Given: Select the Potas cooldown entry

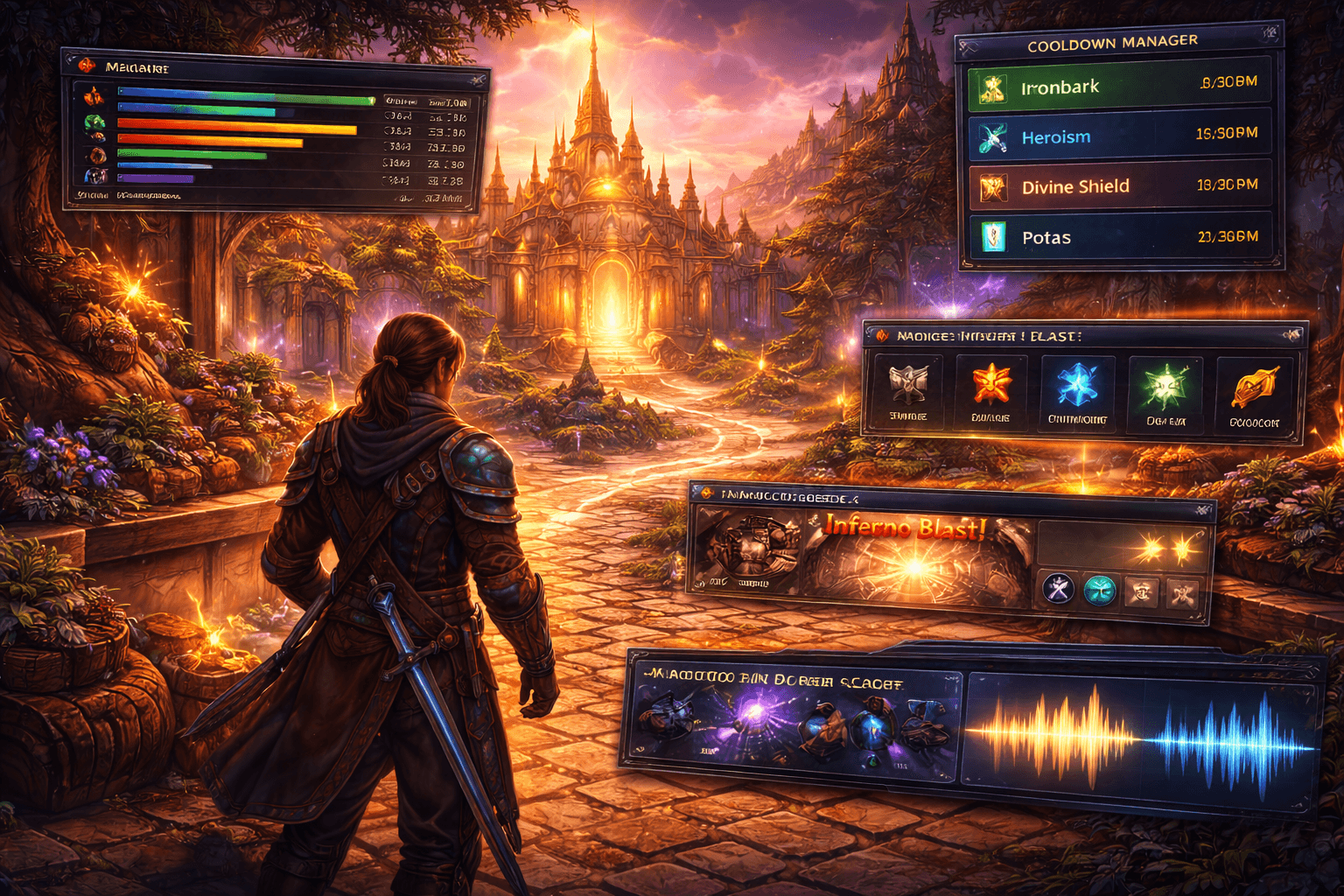Looking at the screenshot, I should [x=1119, y=237].
